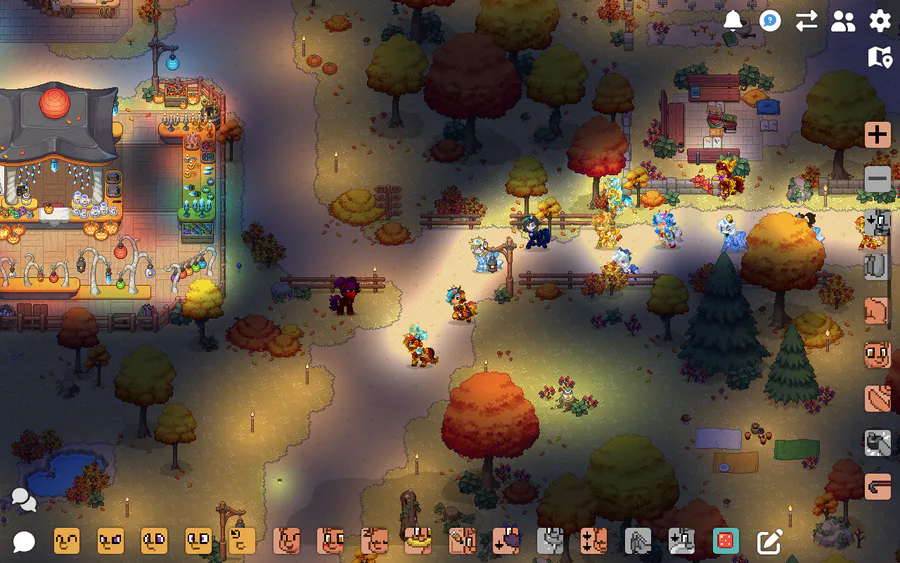Use the closed-eyes smile expression
This screenshot has height=563, width=900.
pyautogui.click(x=67, y=541)
